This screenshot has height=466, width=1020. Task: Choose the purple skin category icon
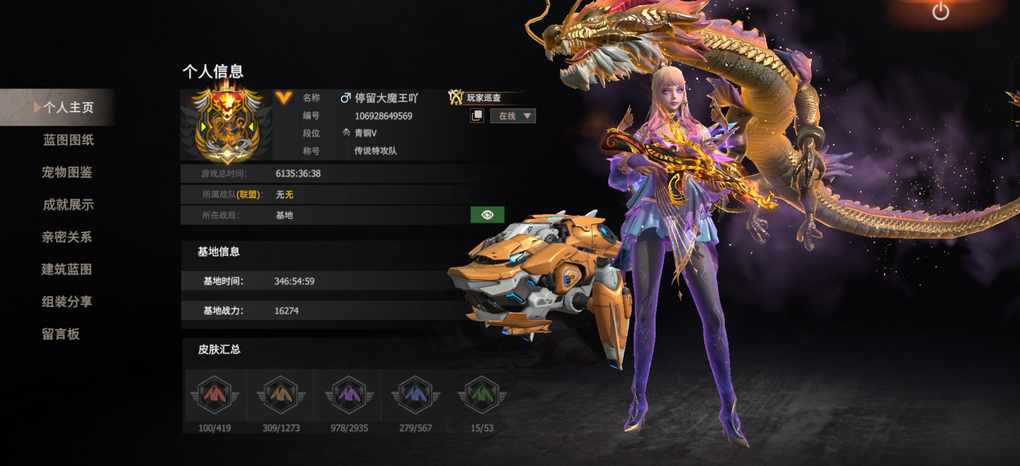click(347, 395)
